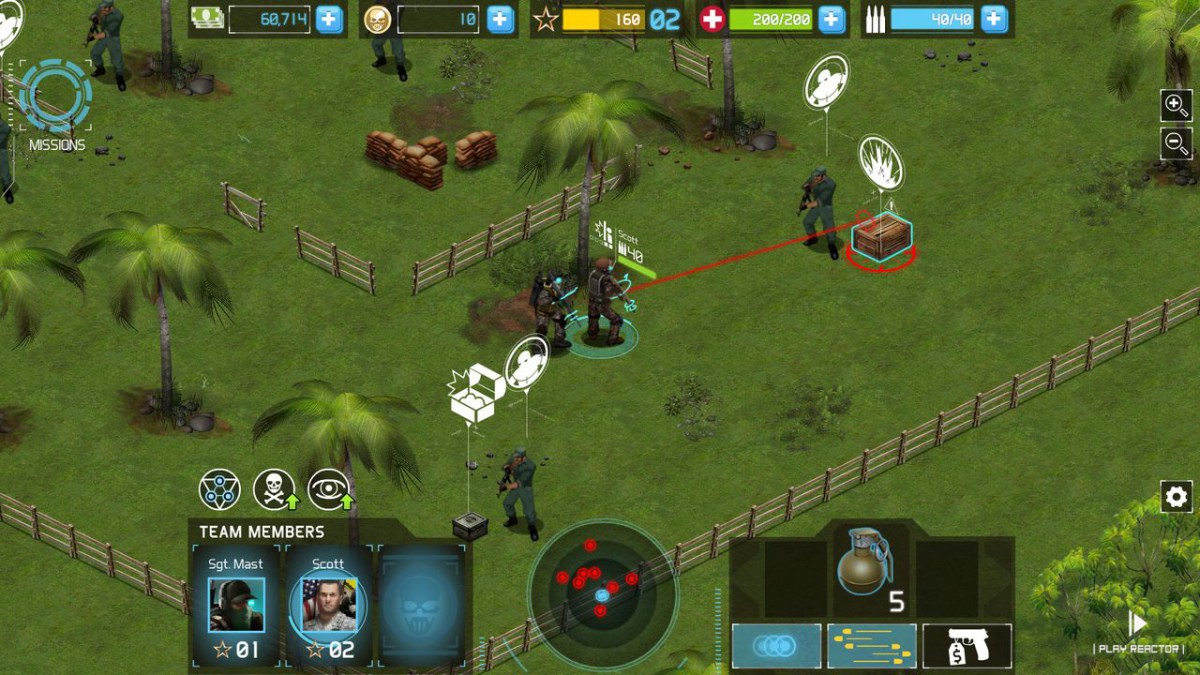Activate the skull and crossbones ability
1200x675 pixels.
(x=274, y=489)
